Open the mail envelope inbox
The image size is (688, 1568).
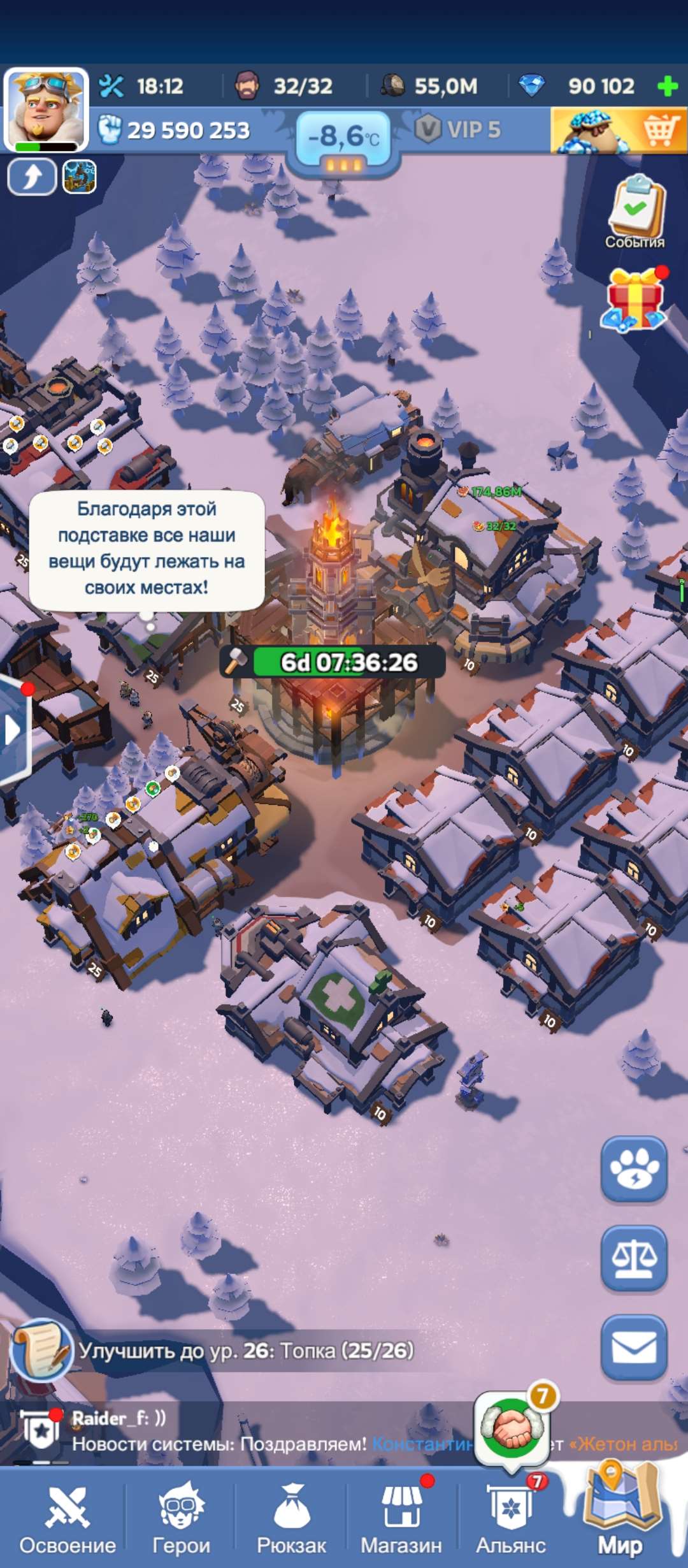pos(634,1348)
